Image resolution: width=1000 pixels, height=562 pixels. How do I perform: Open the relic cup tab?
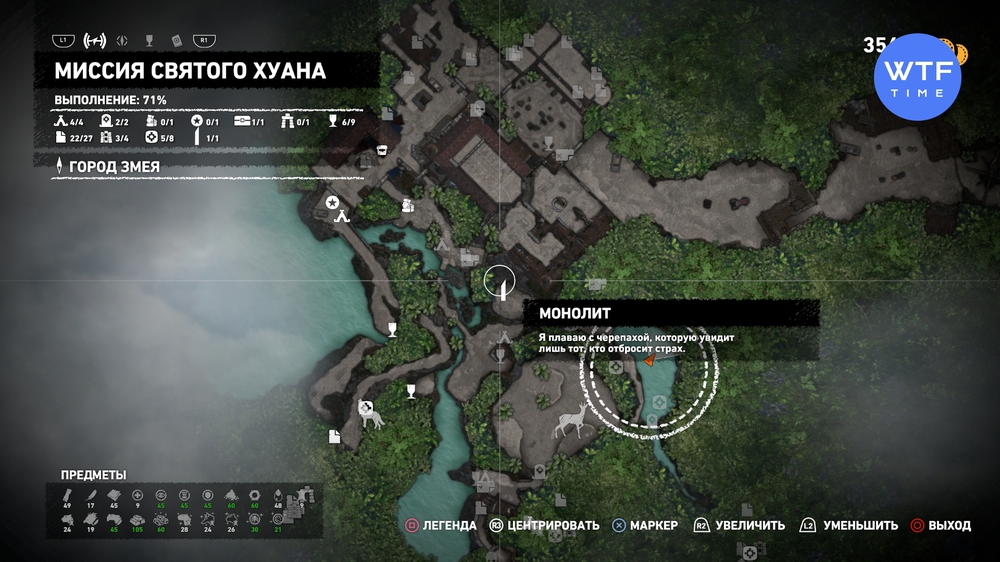149,41
